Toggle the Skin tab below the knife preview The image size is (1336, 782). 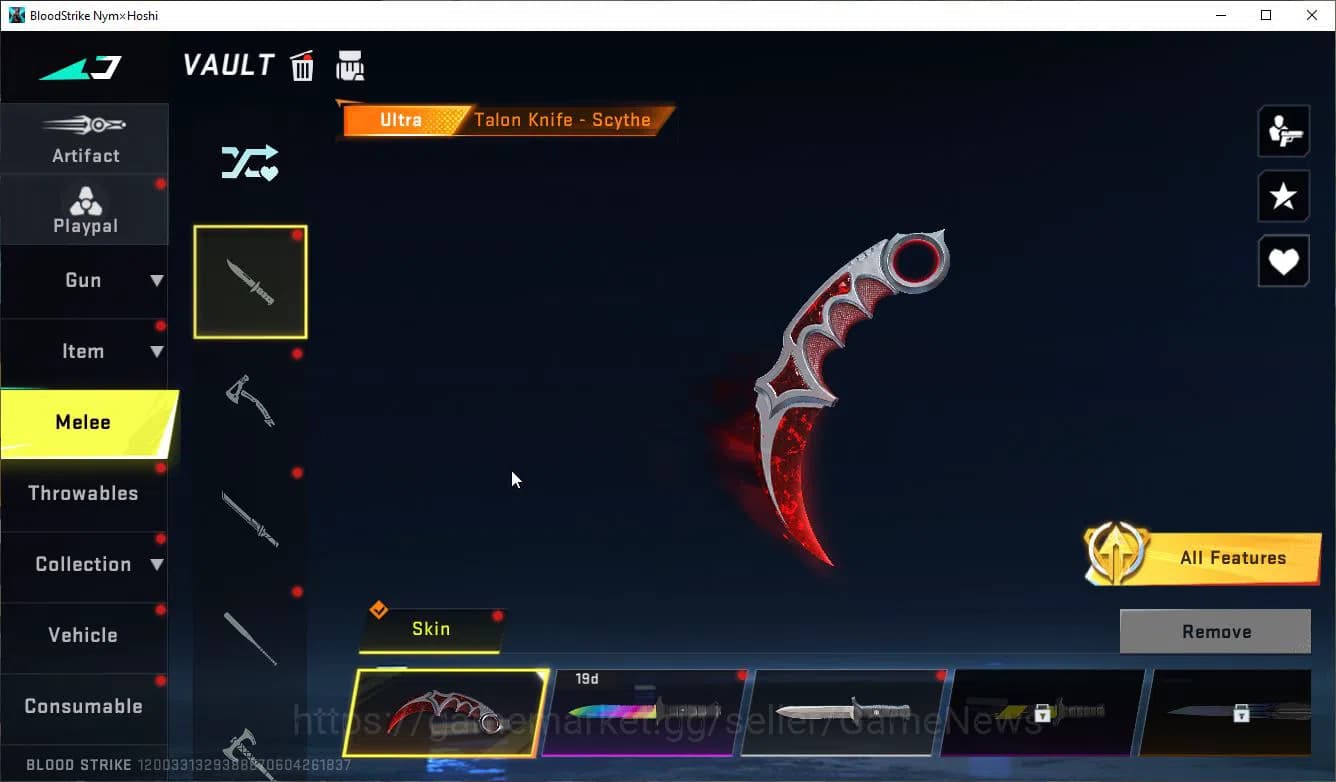click(431, 629)
